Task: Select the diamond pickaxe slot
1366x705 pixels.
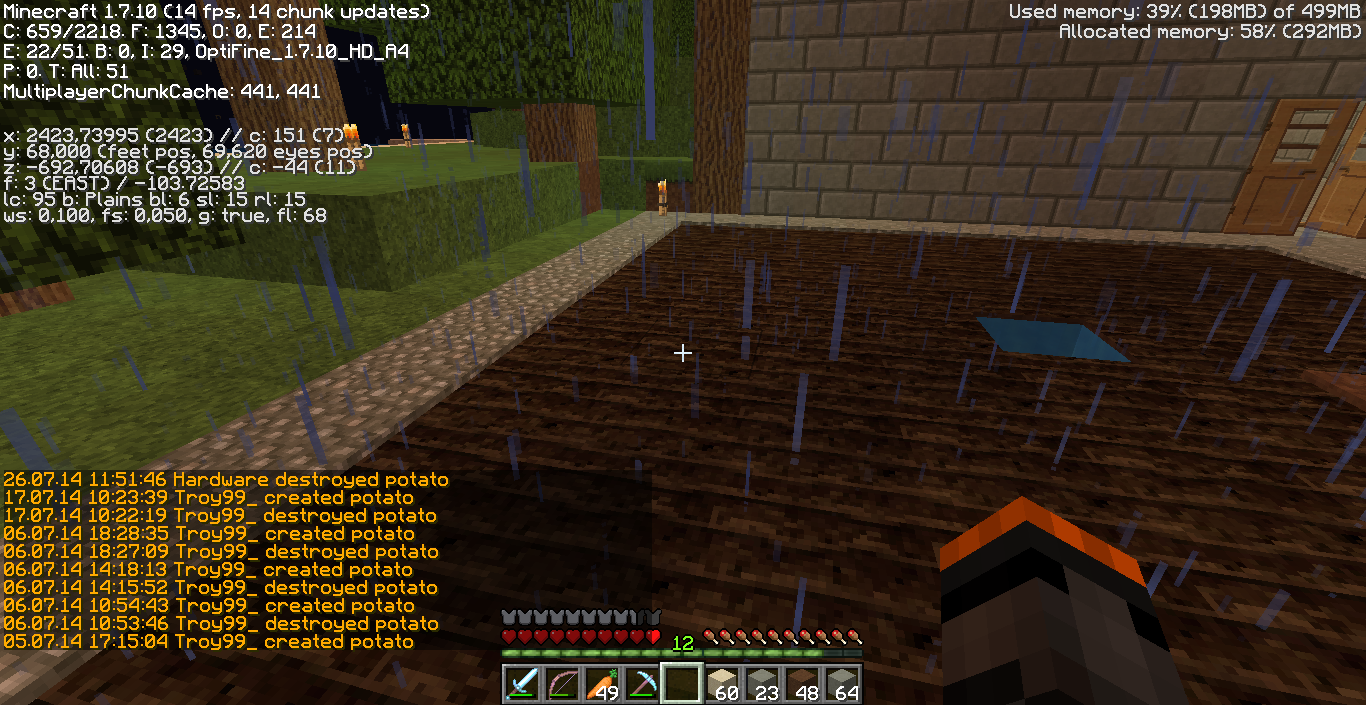Action: tap(642, 684)
